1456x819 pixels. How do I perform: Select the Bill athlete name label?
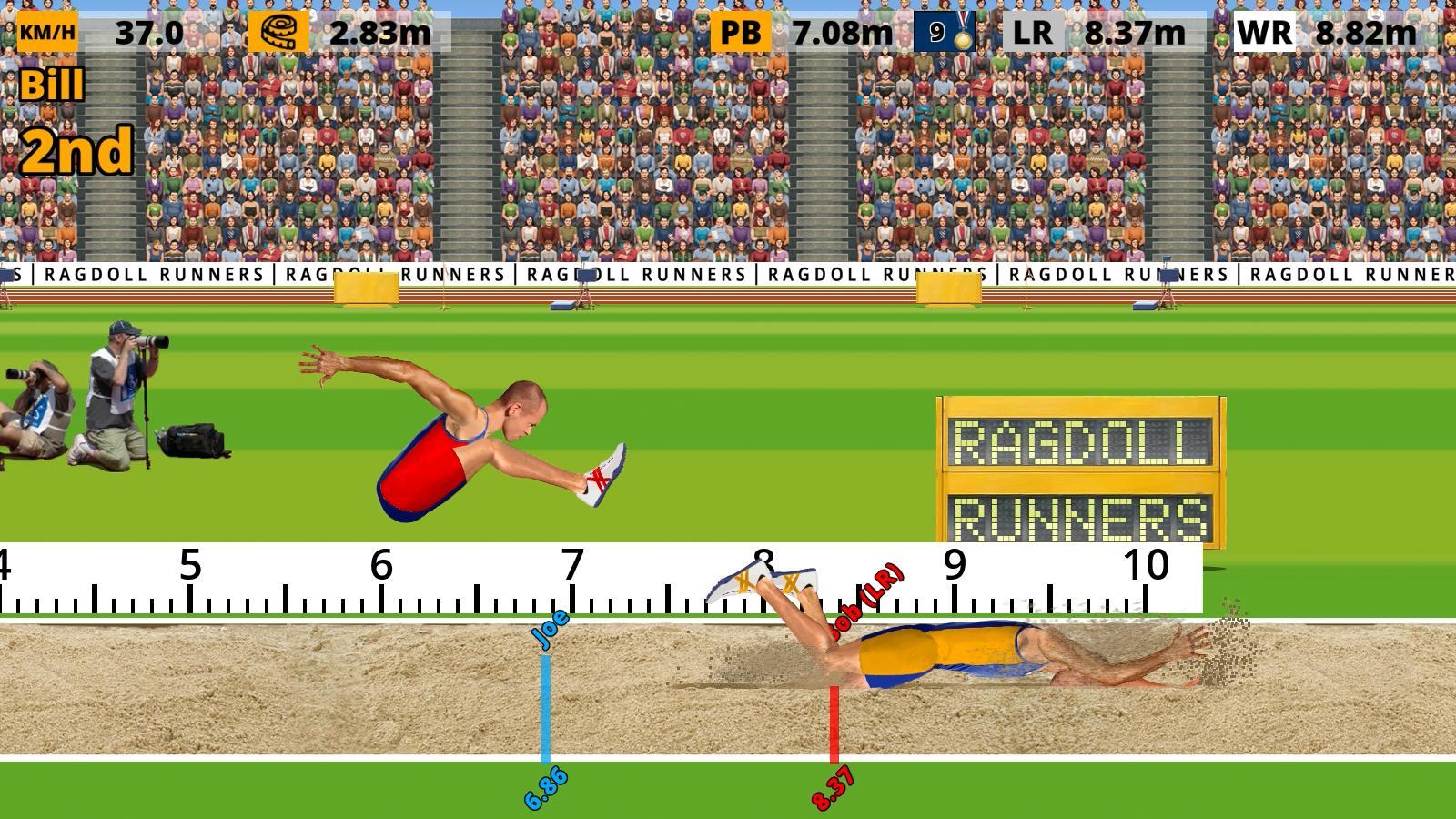tap(53, 86)
